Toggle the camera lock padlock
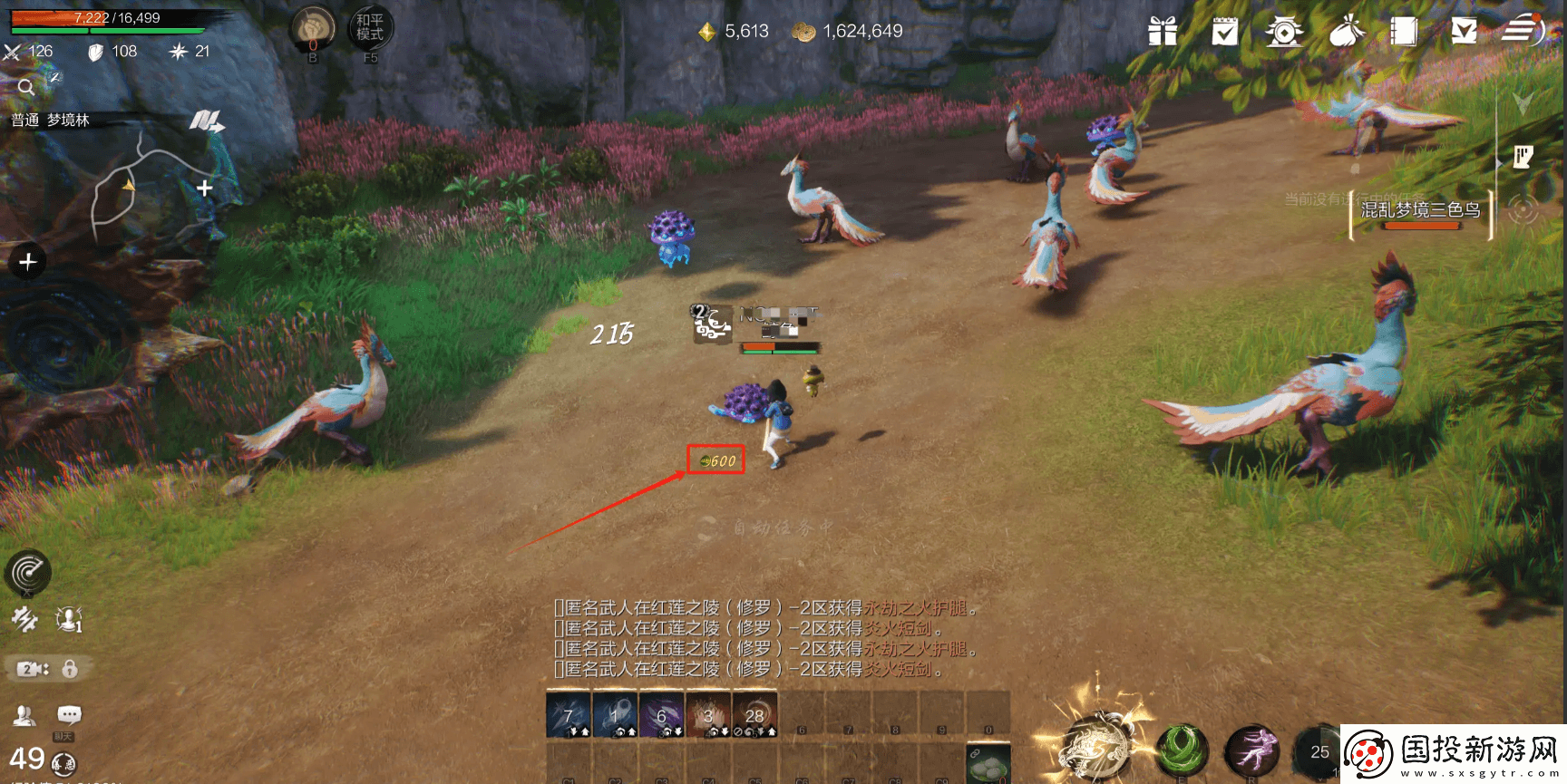Screen dimensions: 1567x784 [70, 669]
